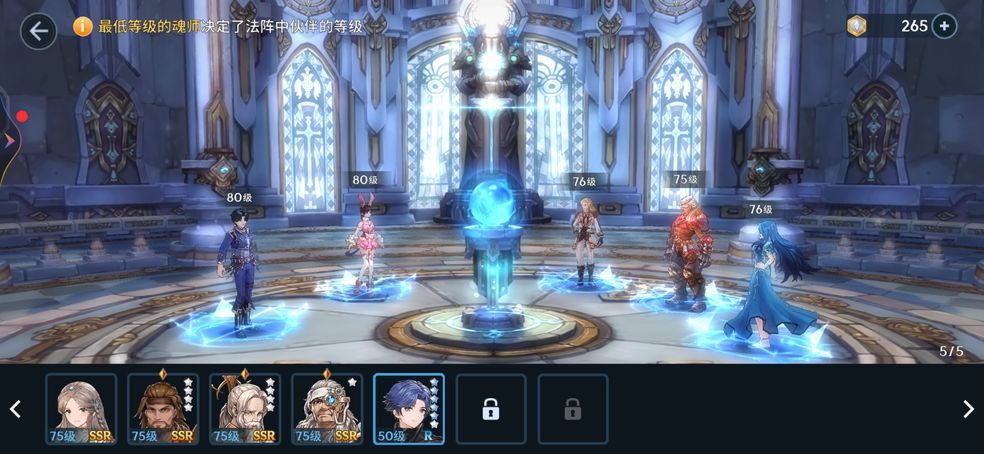Show previous heroes with the left arrow

[x=15, y=409]
